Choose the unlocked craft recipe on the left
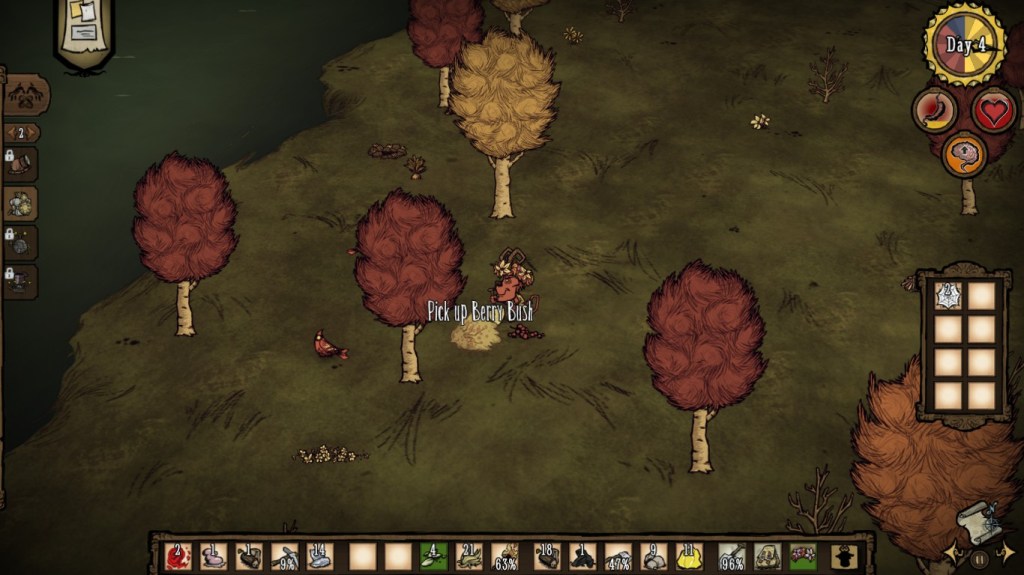Screen dimensions: 1024x575 pos(20,203)
